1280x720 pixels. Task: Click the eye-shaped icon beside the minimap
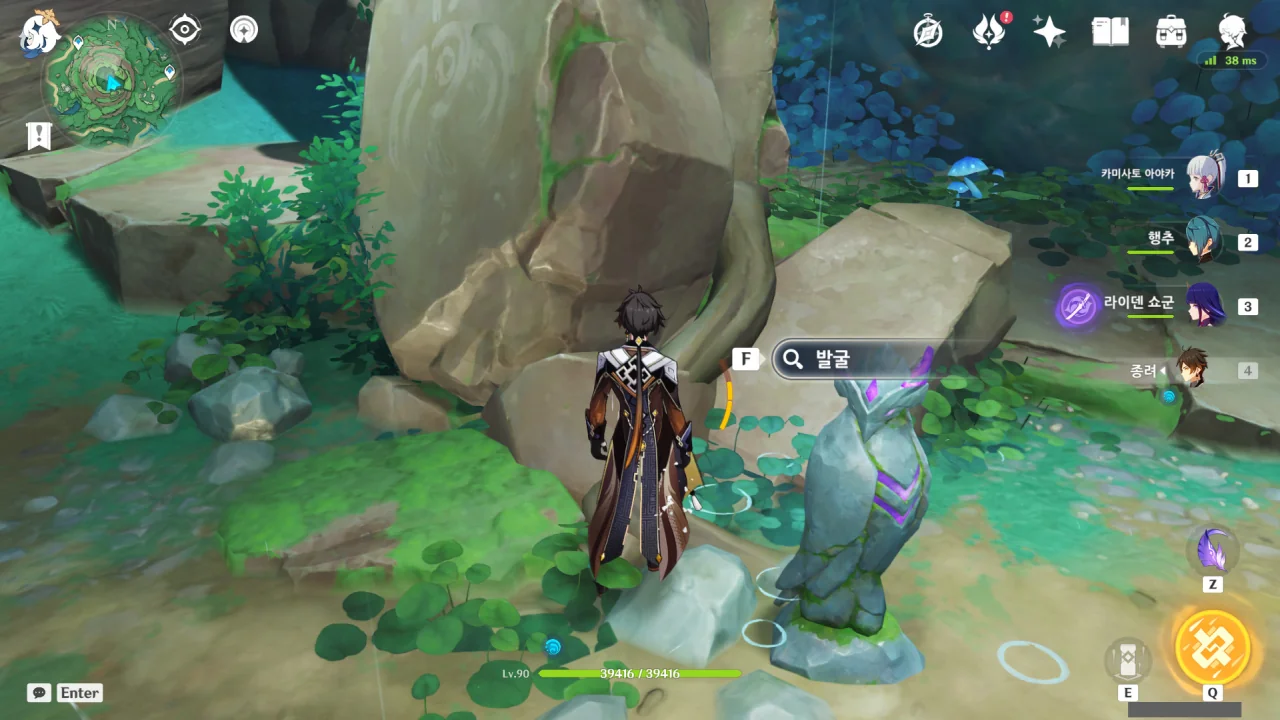185,30
